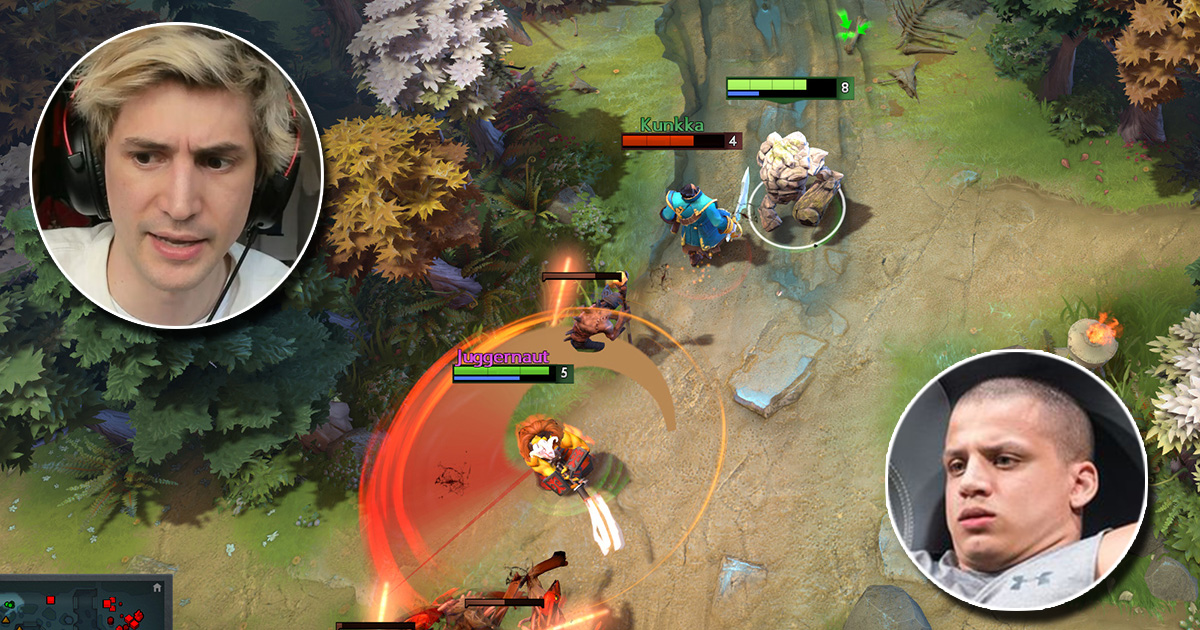Select the house icon on the minimap
The width and height of the screenshot is (1200, 630).
coord(157,589)
